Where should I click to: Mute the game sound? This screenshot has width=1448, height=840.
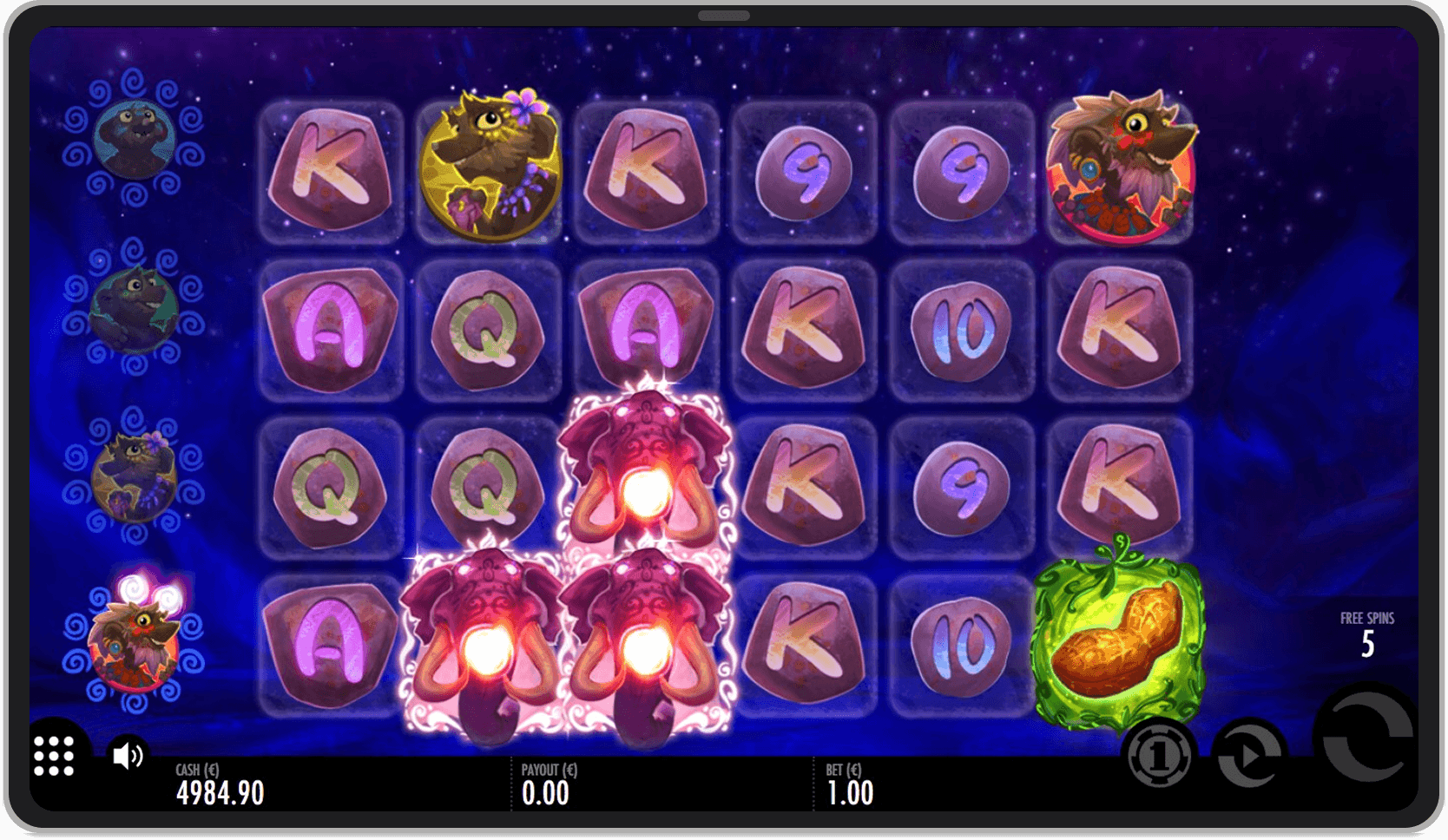pyautogui.click(x=126, y=756)
